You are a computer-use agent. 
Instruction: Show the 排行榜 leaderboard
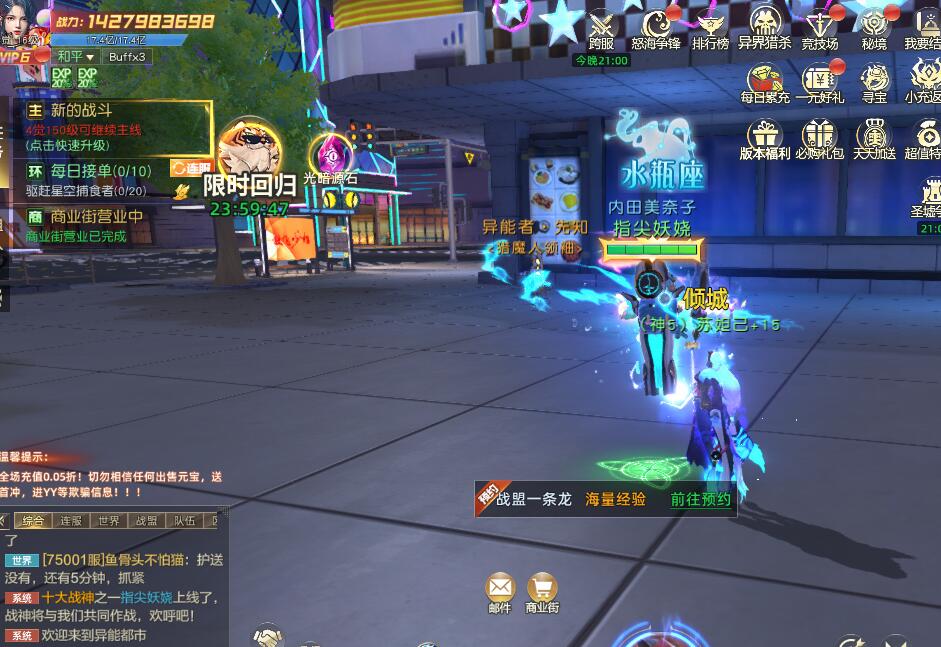[x=710, y=26]
